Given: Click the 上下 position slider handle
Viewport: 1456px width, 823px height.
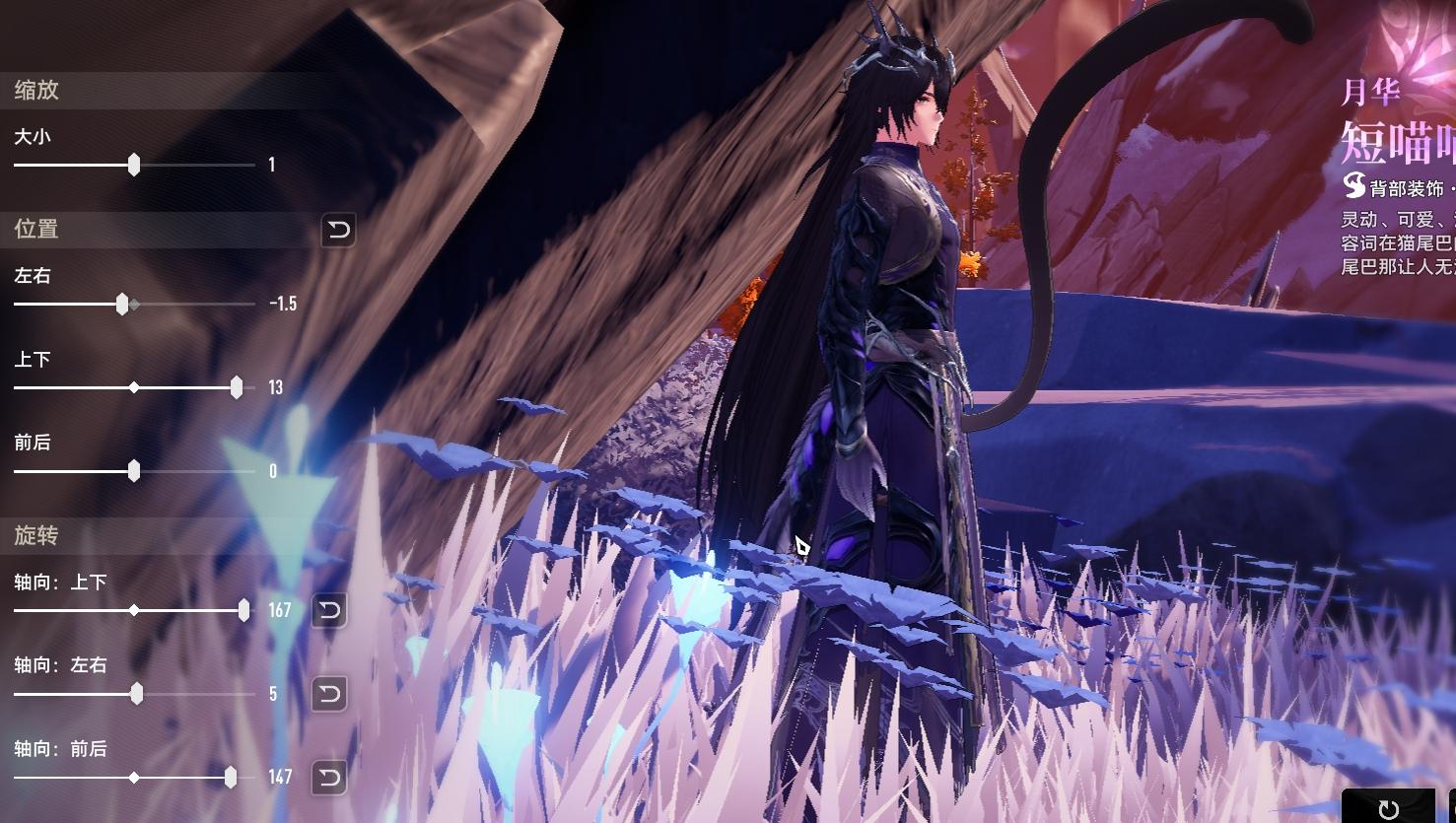Looking at the screenshot, I should tap(237, 387).
